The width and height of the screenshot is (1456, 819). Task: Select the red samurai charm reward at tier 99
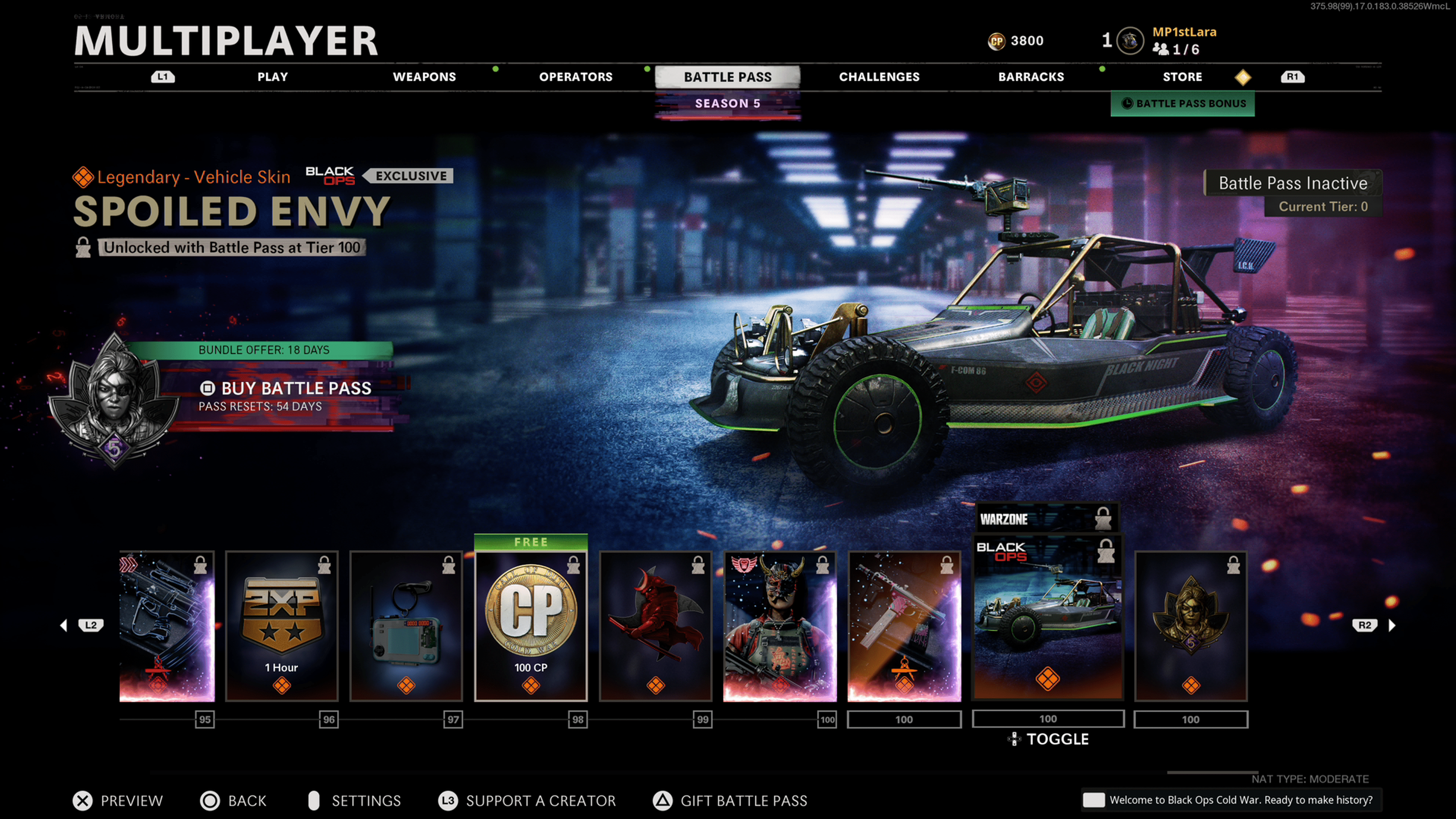pos(655,626)
